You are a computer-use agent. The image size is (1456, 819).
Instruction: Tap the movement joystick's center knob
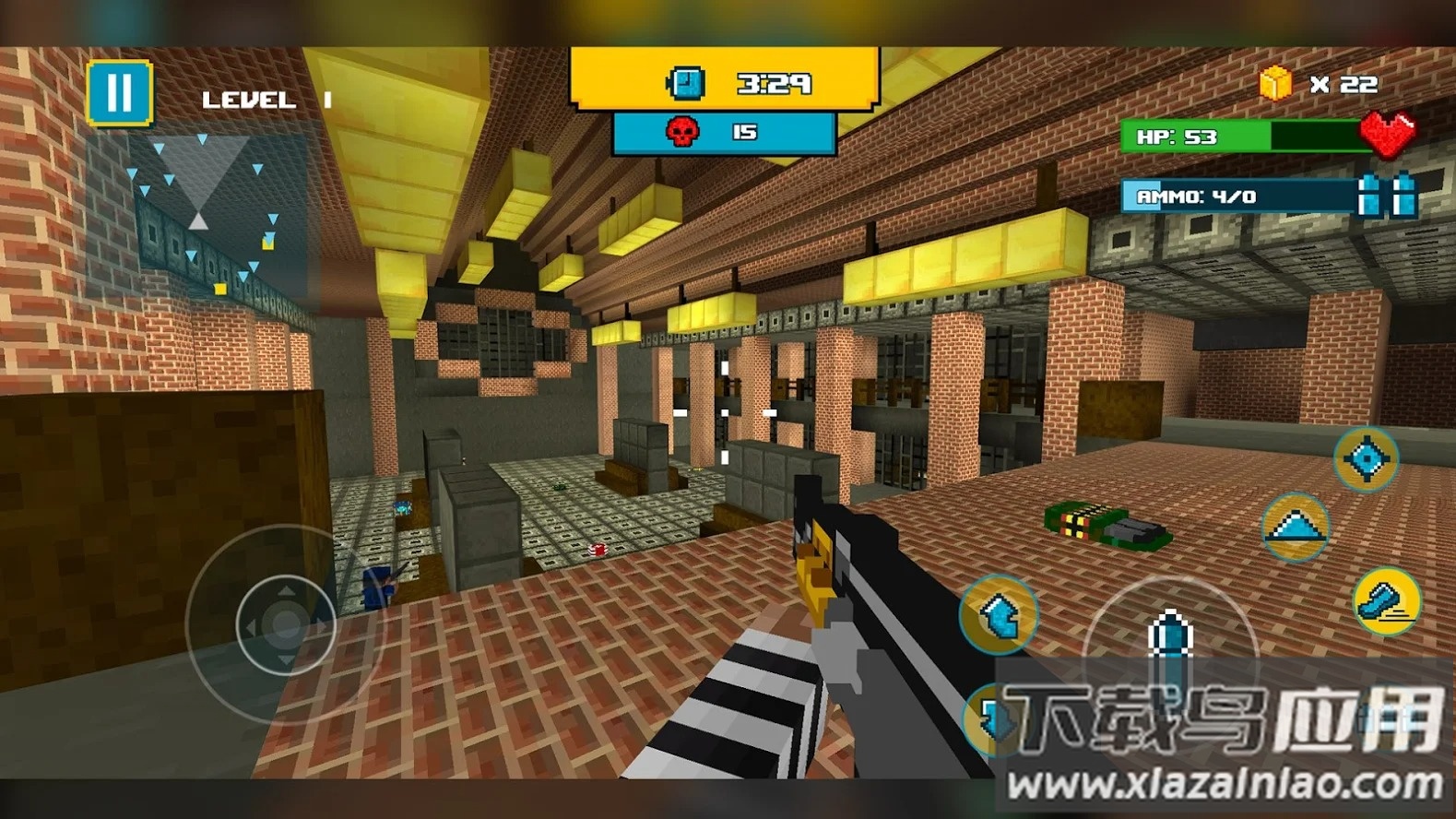point(284,626)
